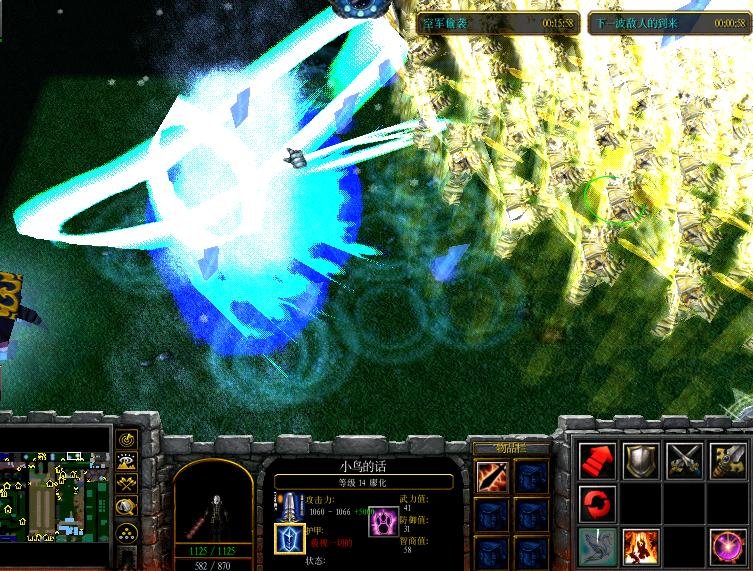
Task: Activate the minimap signal ping button
Action: [127, 439]
